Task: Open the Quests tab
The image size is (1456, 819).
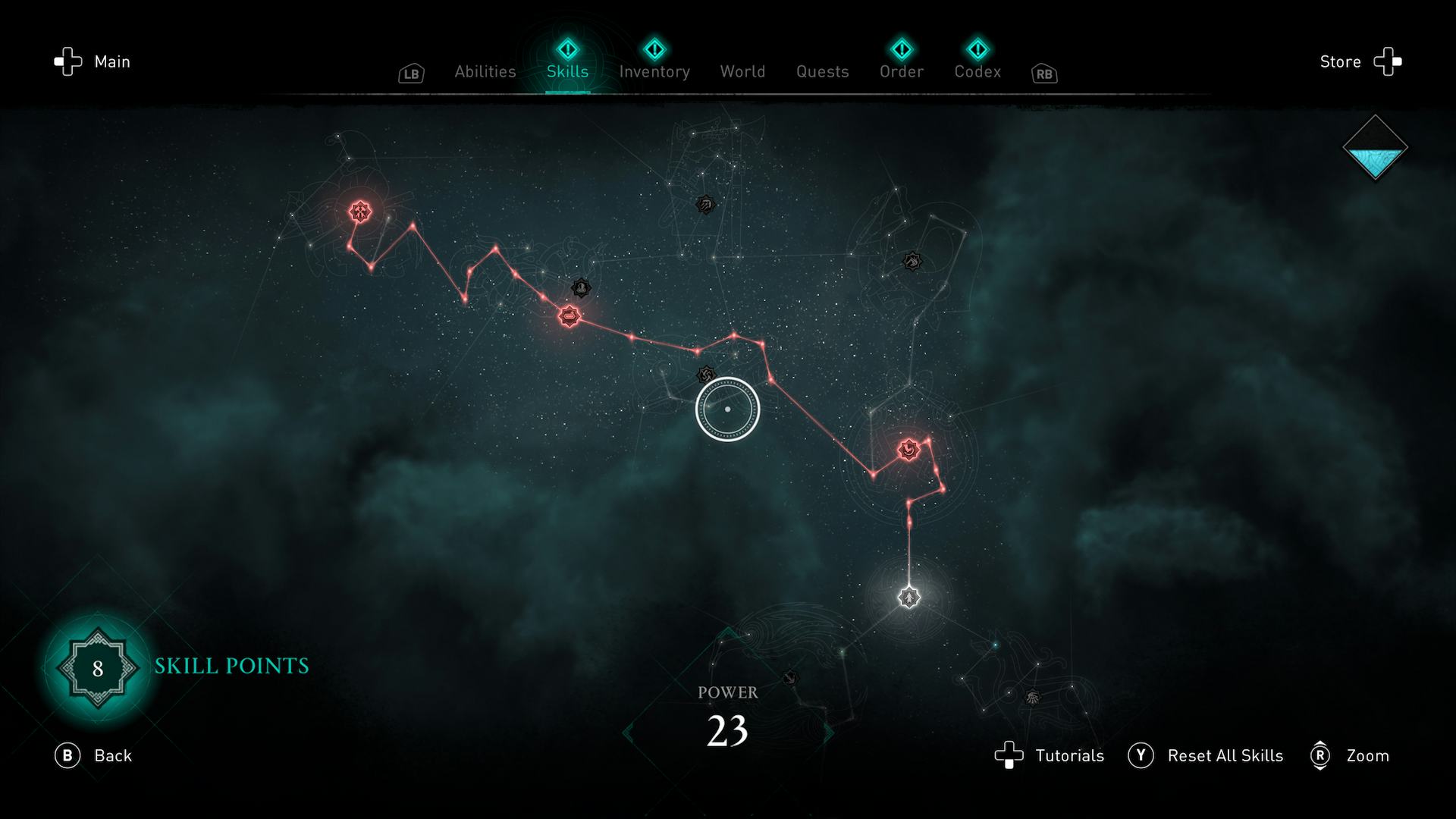Action: pos(822,71)
